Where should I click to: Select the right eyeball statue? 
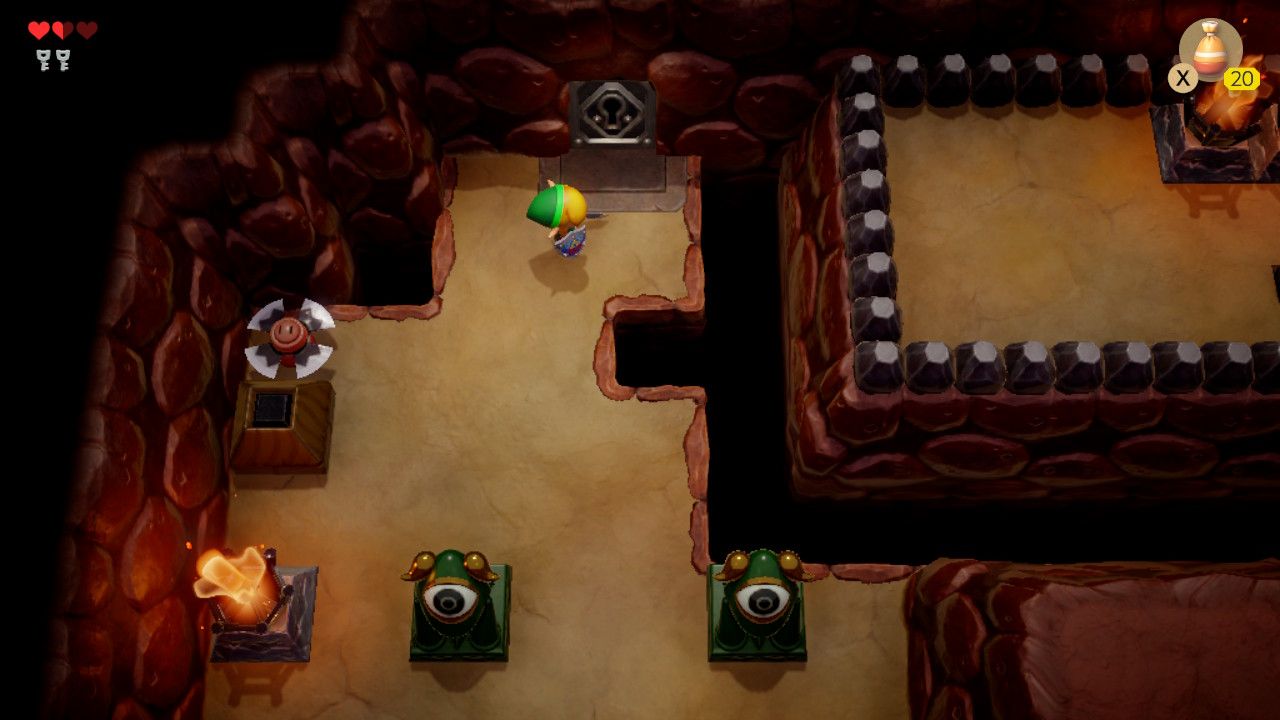[x=760, y=605]
